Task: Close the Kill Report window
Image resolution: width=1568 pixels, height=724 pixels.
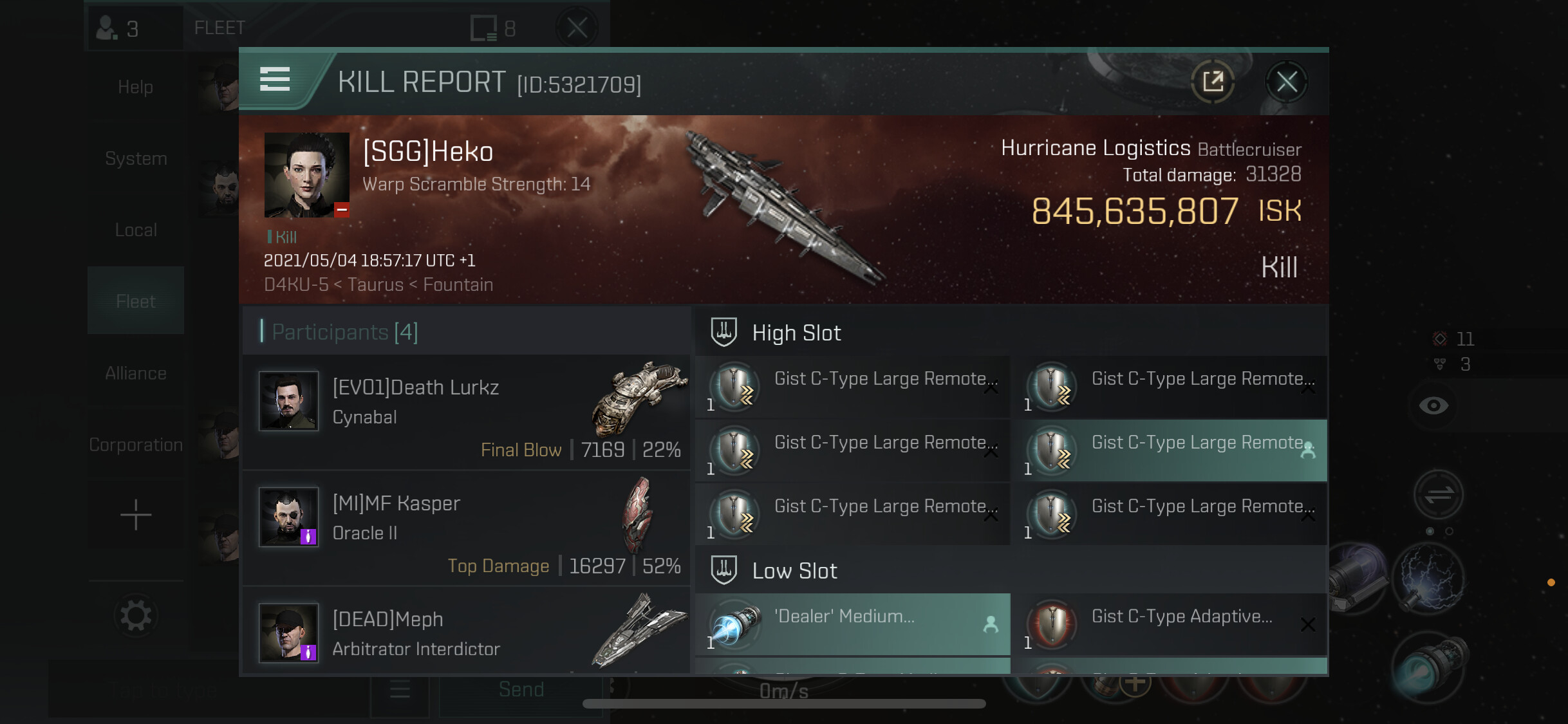Action: pyautogui.click(x=1286, y=82)
